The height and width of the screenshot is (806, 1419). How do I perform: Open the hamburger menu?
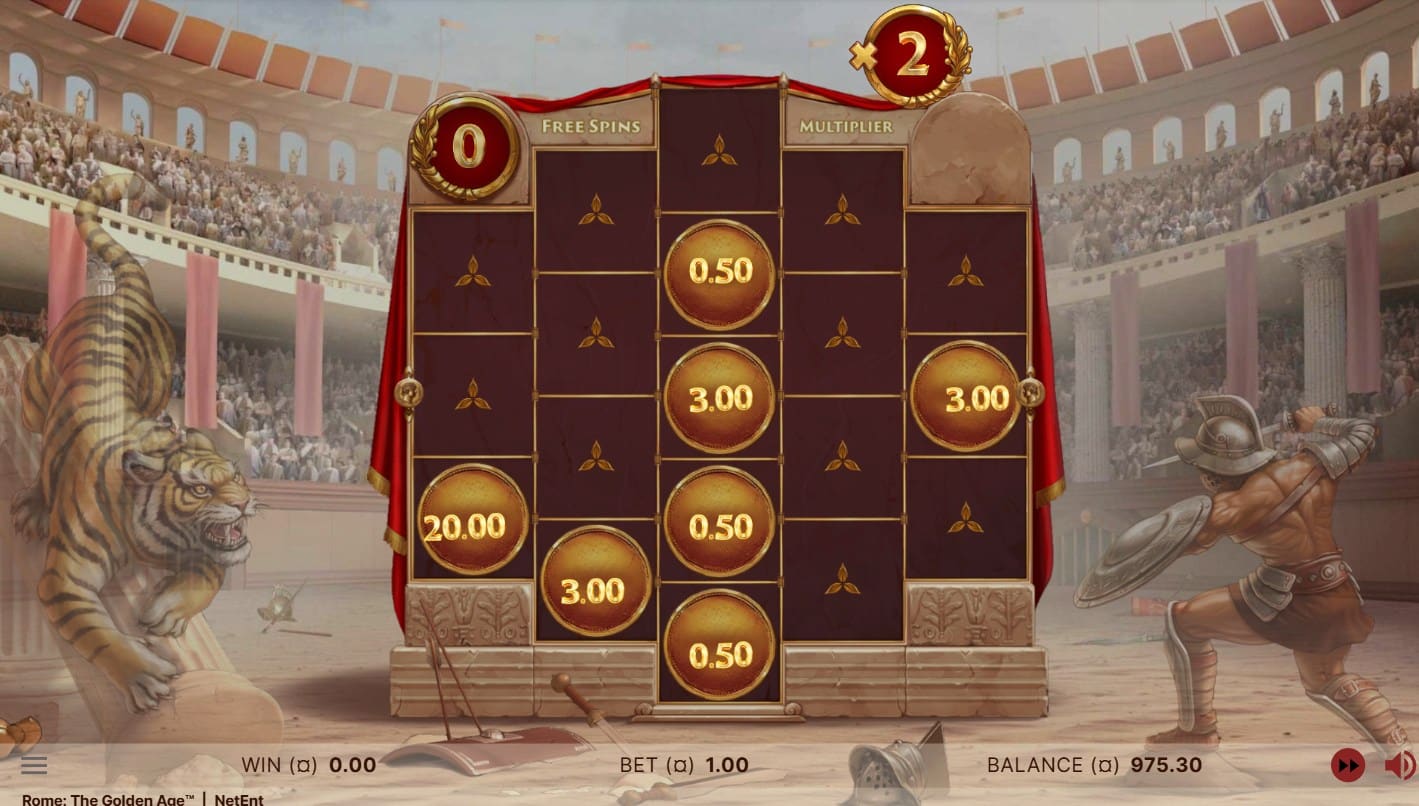coord(34,766)
